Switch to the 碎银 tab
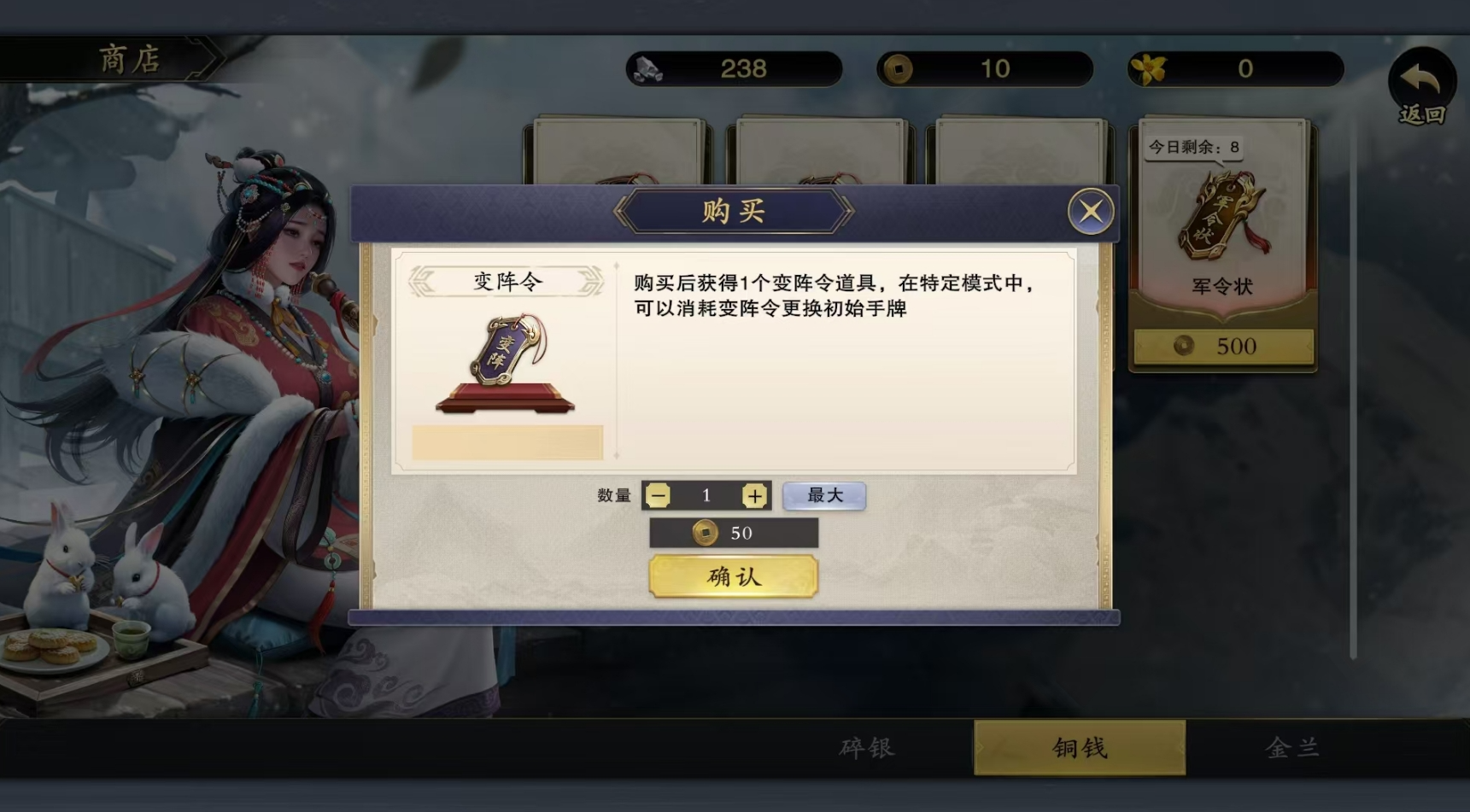The height and width of the screenshot is (812, 1470). pyautogui.click(x=865, y=747)
